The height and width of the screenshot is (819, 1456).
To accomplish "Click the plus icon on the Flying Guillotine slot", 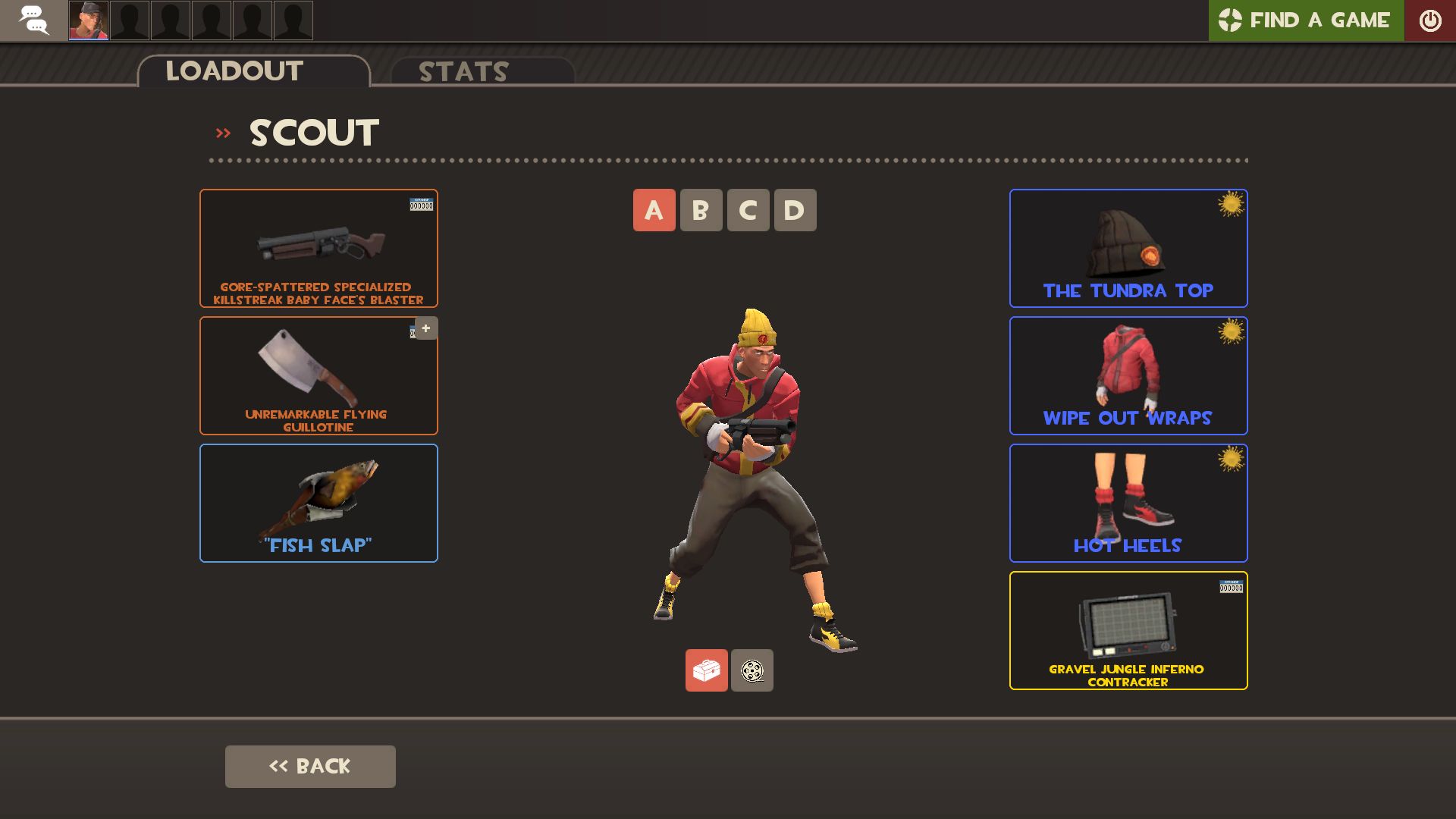I will (x=425, y=328).
